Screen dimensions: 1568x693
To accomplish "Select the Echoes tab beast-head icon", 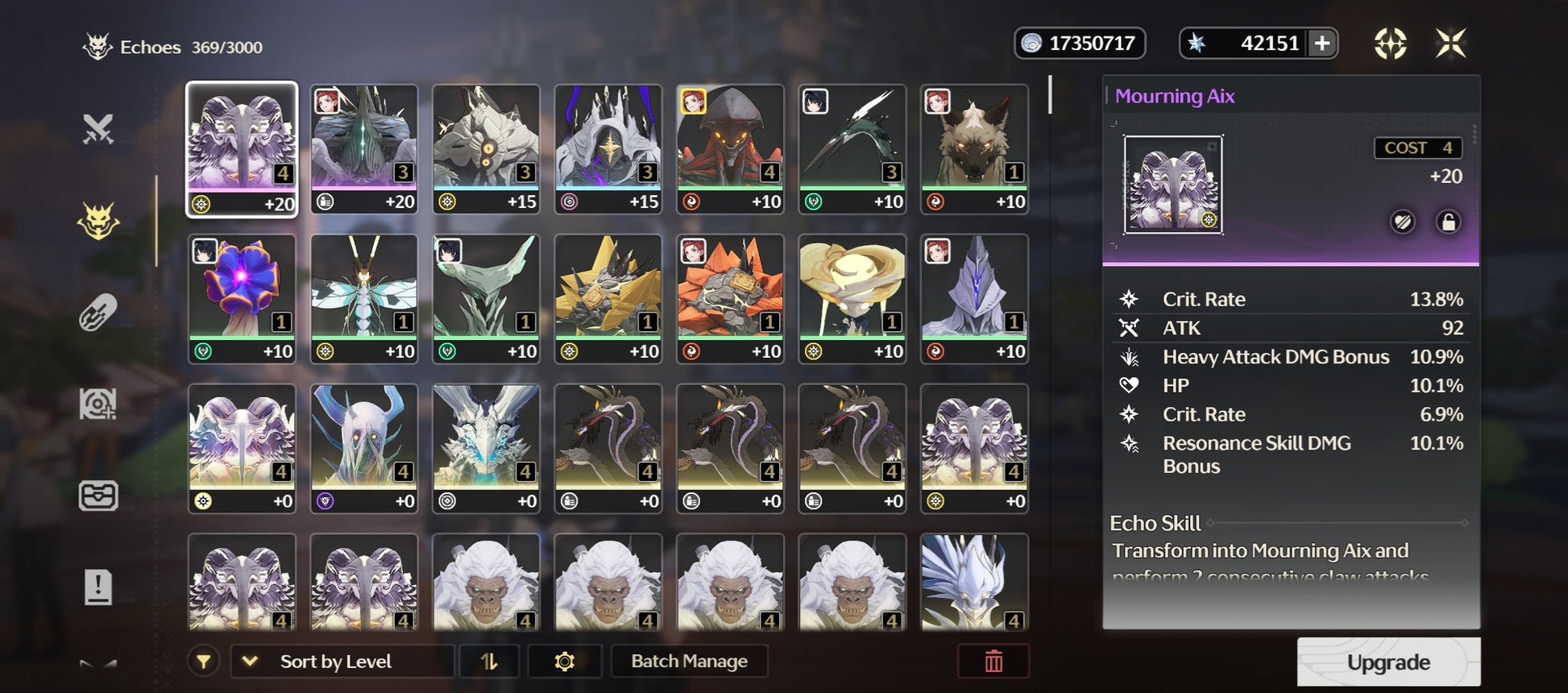I will pyautogui.click(x=98, y=221).
